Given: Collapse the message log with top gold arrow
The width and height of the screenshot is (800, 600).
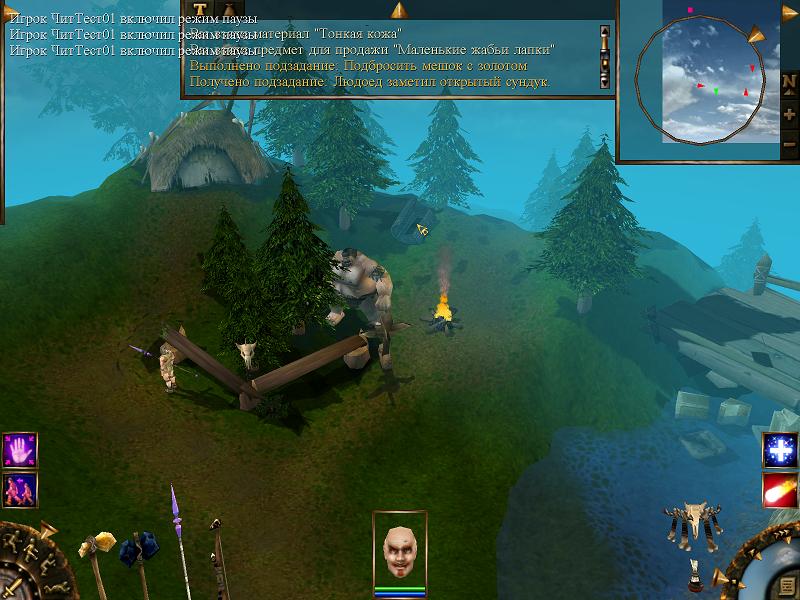Looking at the screenshot, I should coord(398,10).
